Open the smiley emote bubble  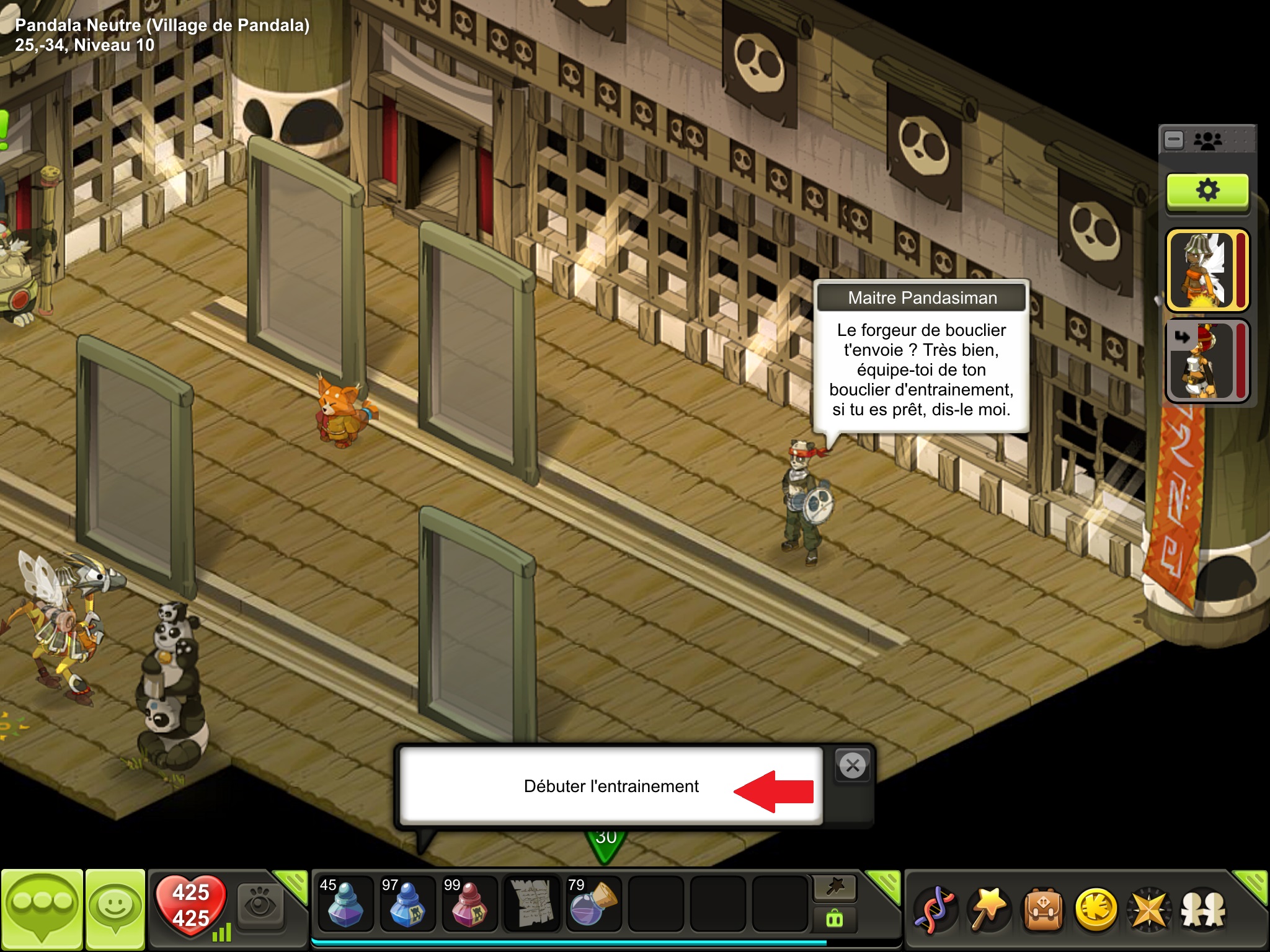pos(115,909)
